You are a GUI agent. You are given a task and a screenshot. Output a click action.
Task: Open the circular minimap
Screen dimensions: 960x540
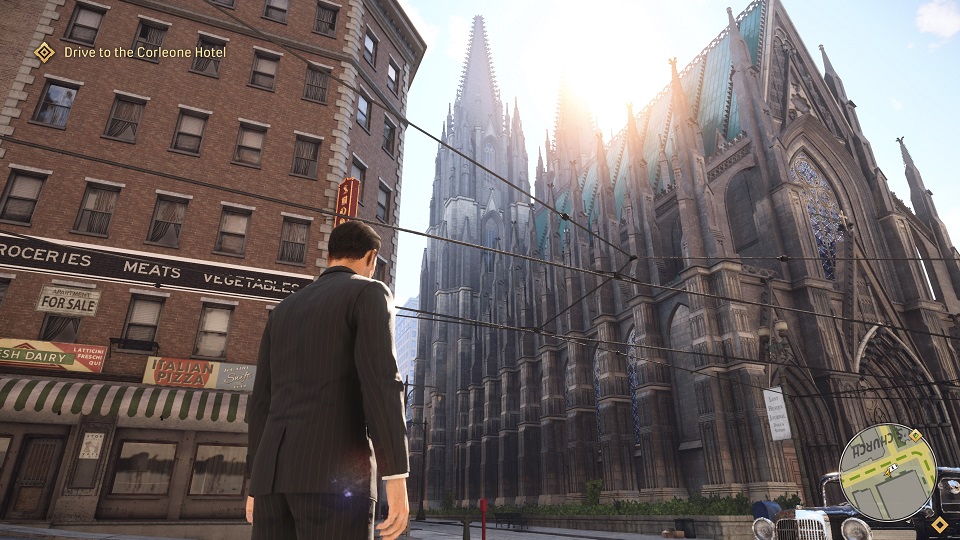click(x=886, y=472)
